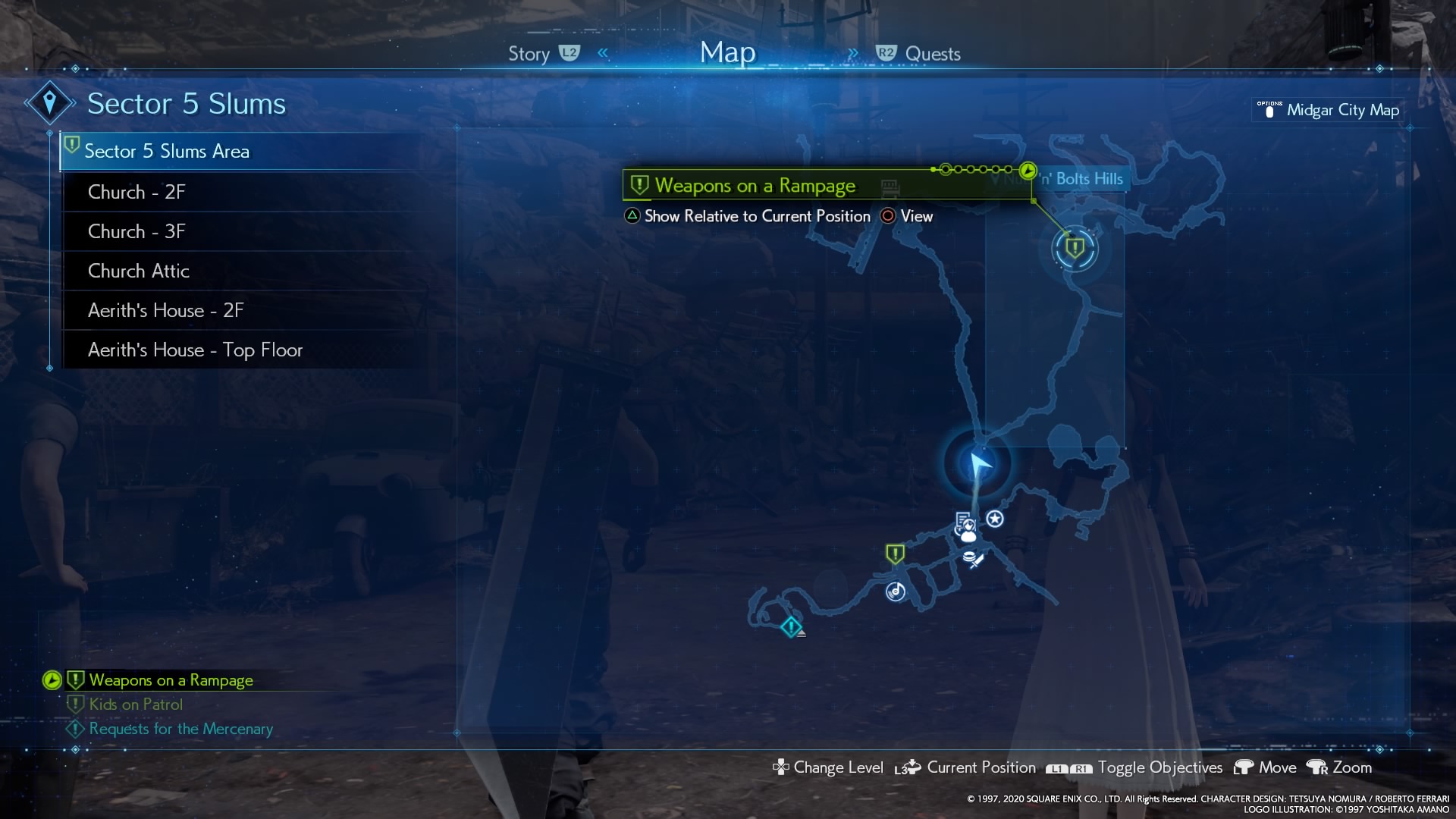1456x819 pixels.
Task: Open Aerith's House - 2F map
Action: click(x=165, y=310)
